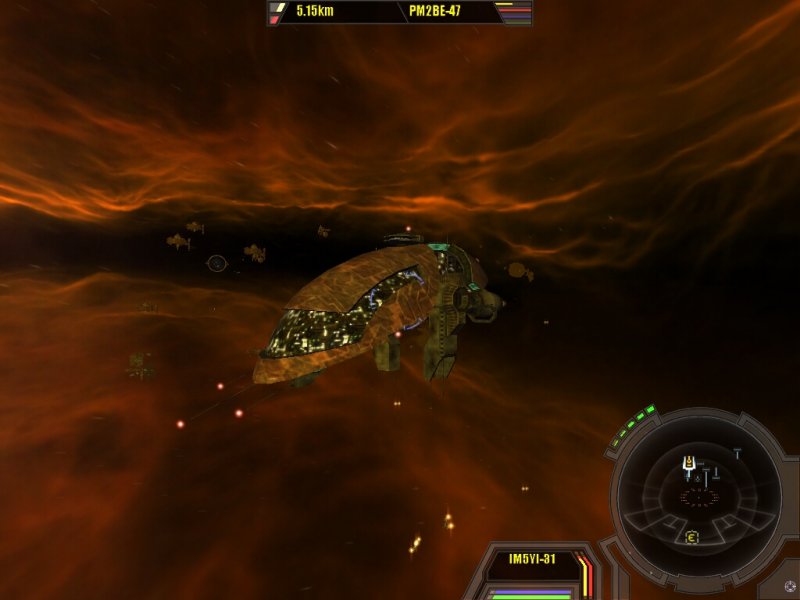This screenshot has width=800, height=600.
Task: Click the circular radar display
Action: [x=698, y=491]
